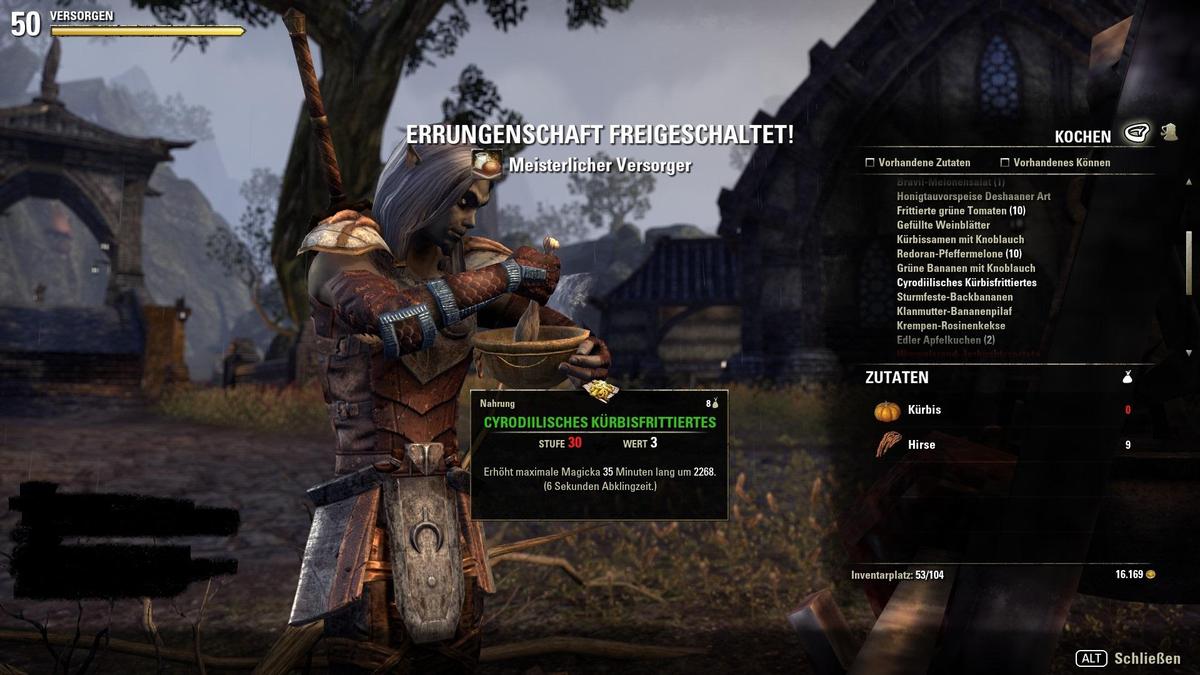Click the Kürbis ingredient row

1000,410
